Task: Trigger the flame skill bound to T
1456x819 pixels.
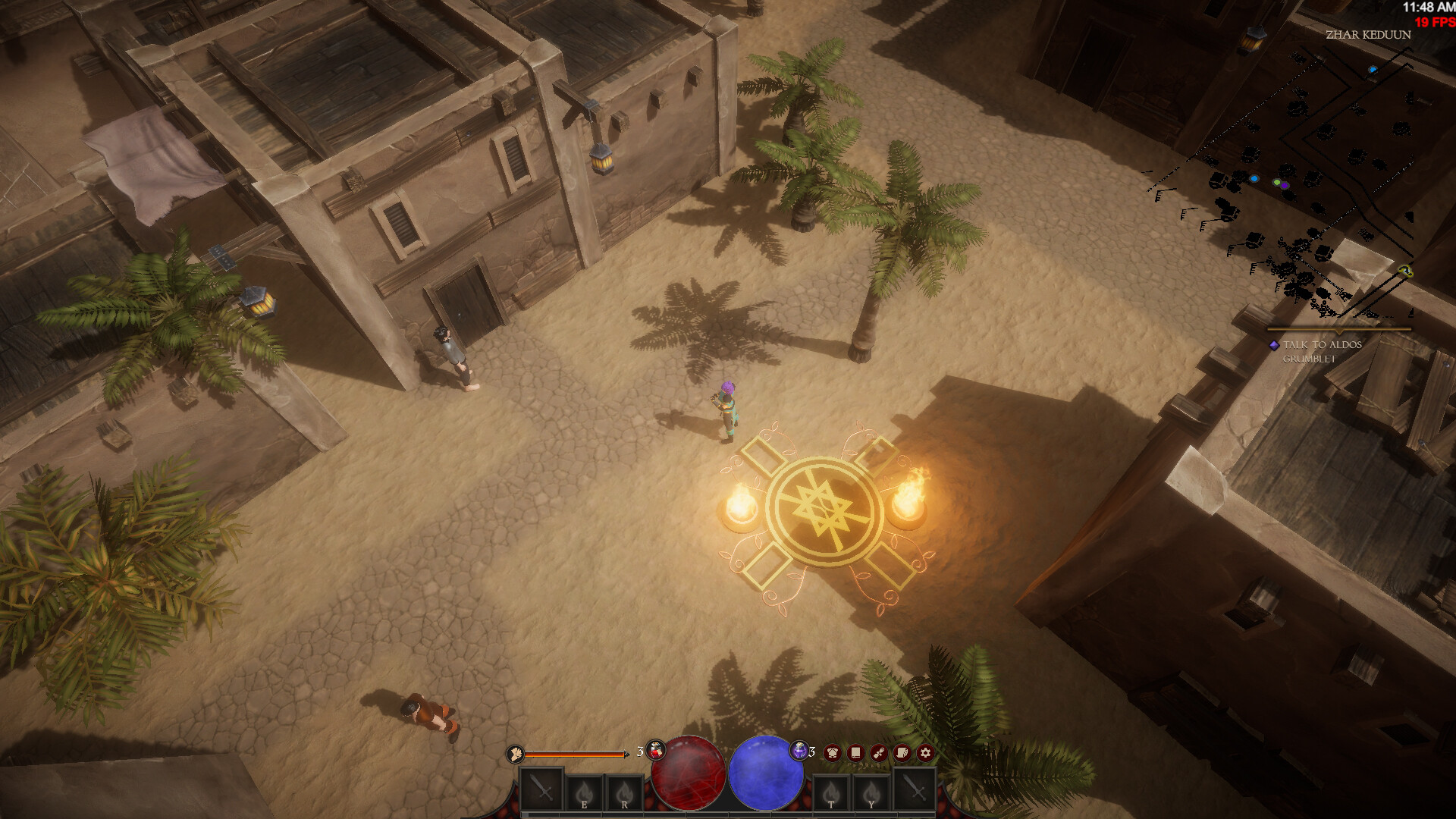Action: [831, 793]
